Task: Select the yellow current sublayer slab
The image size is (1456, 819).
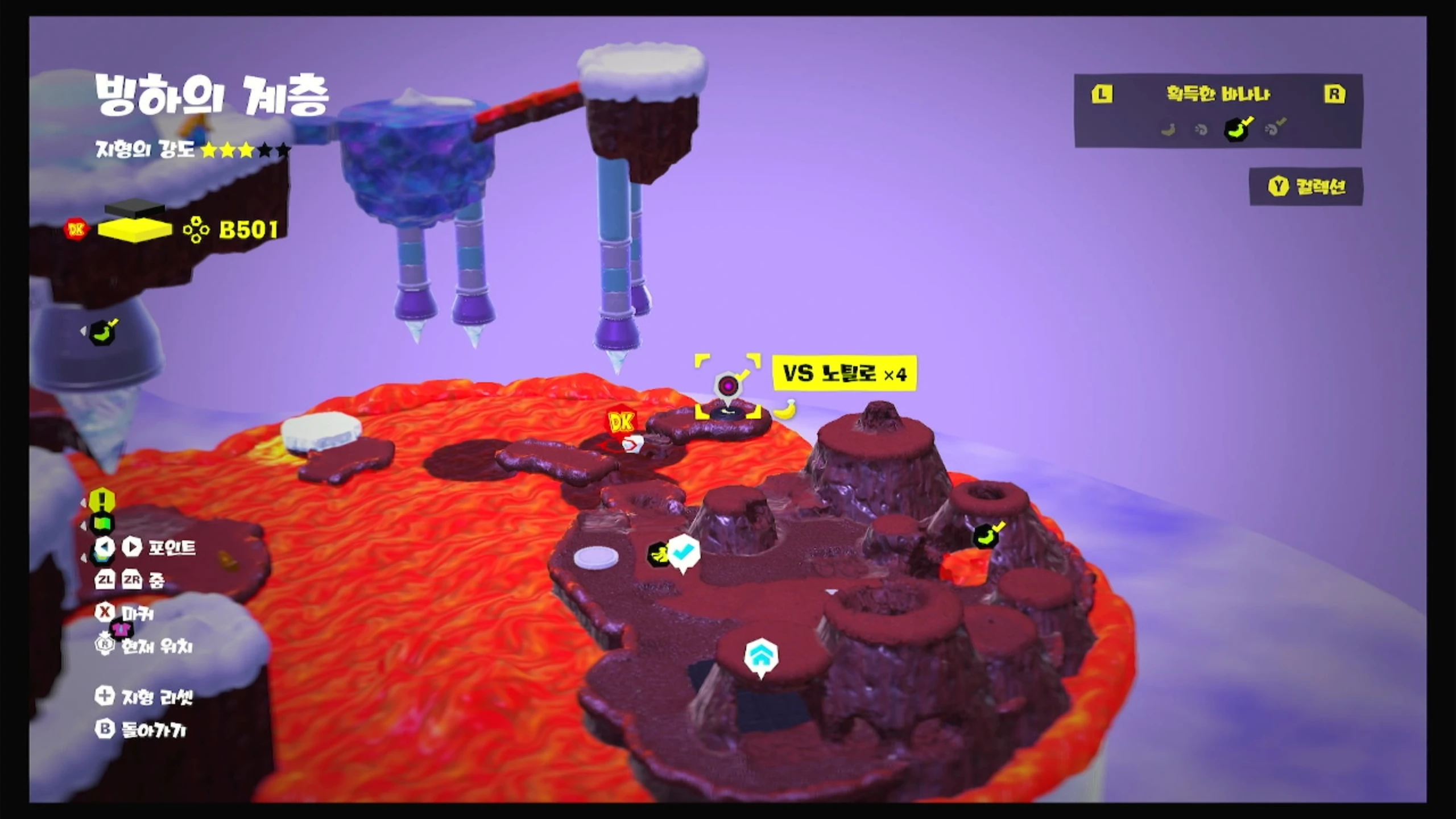Action: coord(135,229)
